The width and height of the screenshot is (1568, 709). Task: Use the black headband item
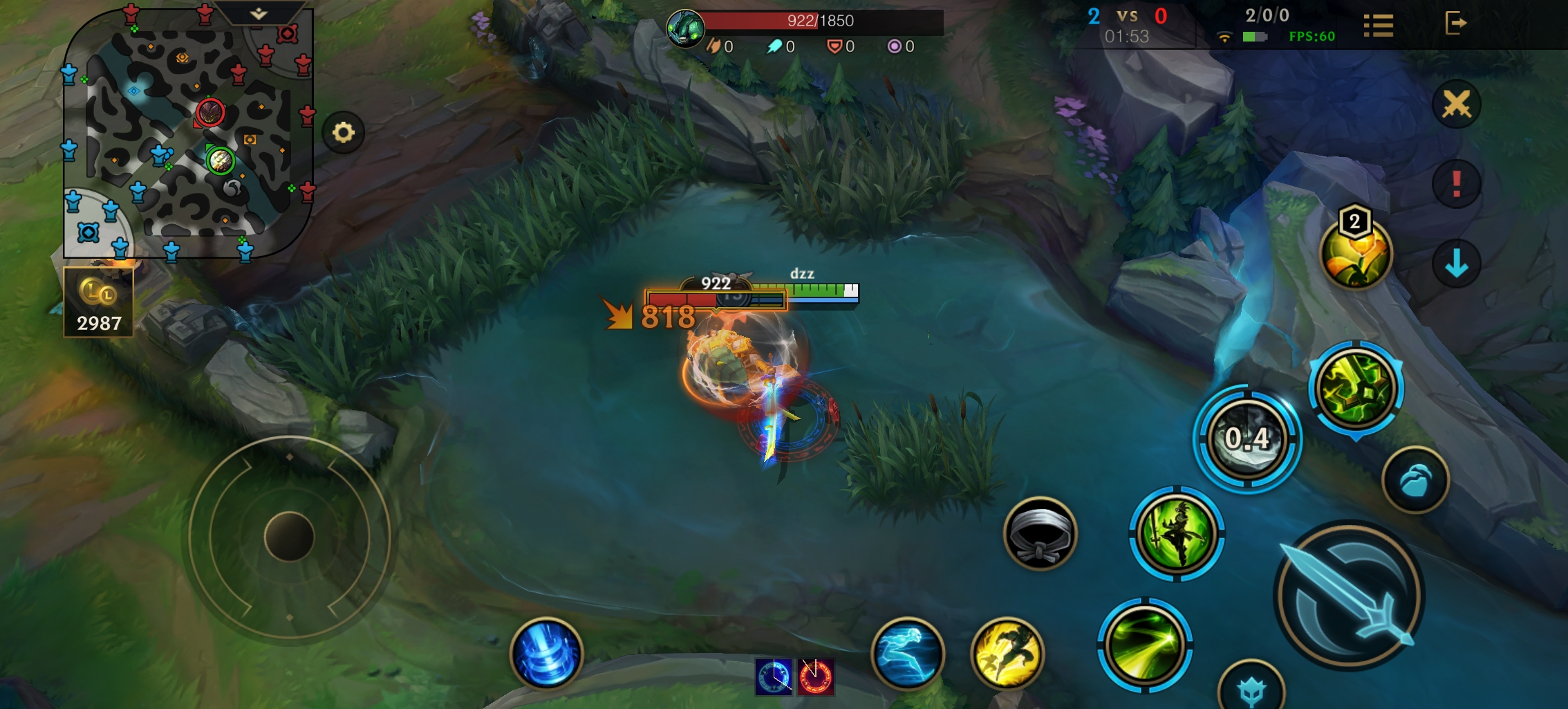[1040, 533]
